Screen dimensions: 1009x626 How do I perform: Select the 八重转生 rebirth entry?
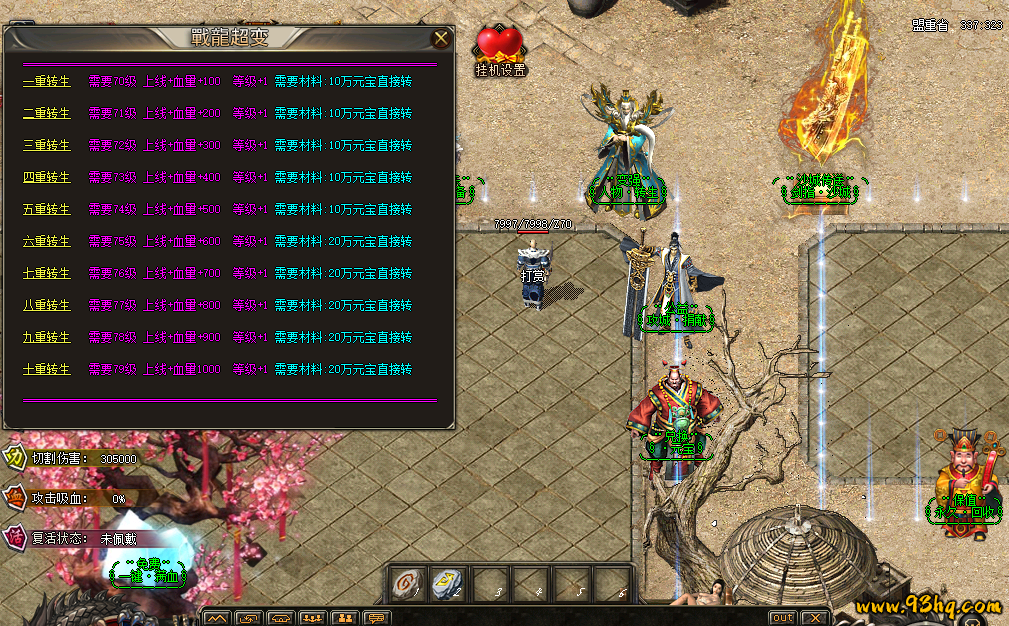point(46,305)
